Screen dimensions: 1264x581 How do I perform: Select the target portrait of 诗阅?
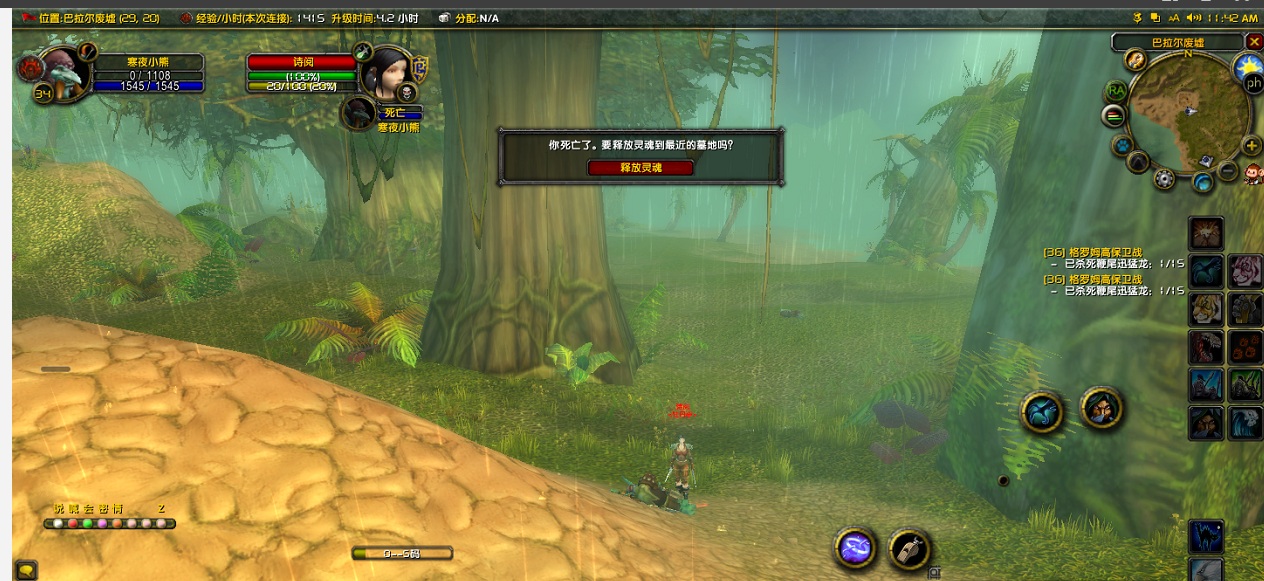388,71
